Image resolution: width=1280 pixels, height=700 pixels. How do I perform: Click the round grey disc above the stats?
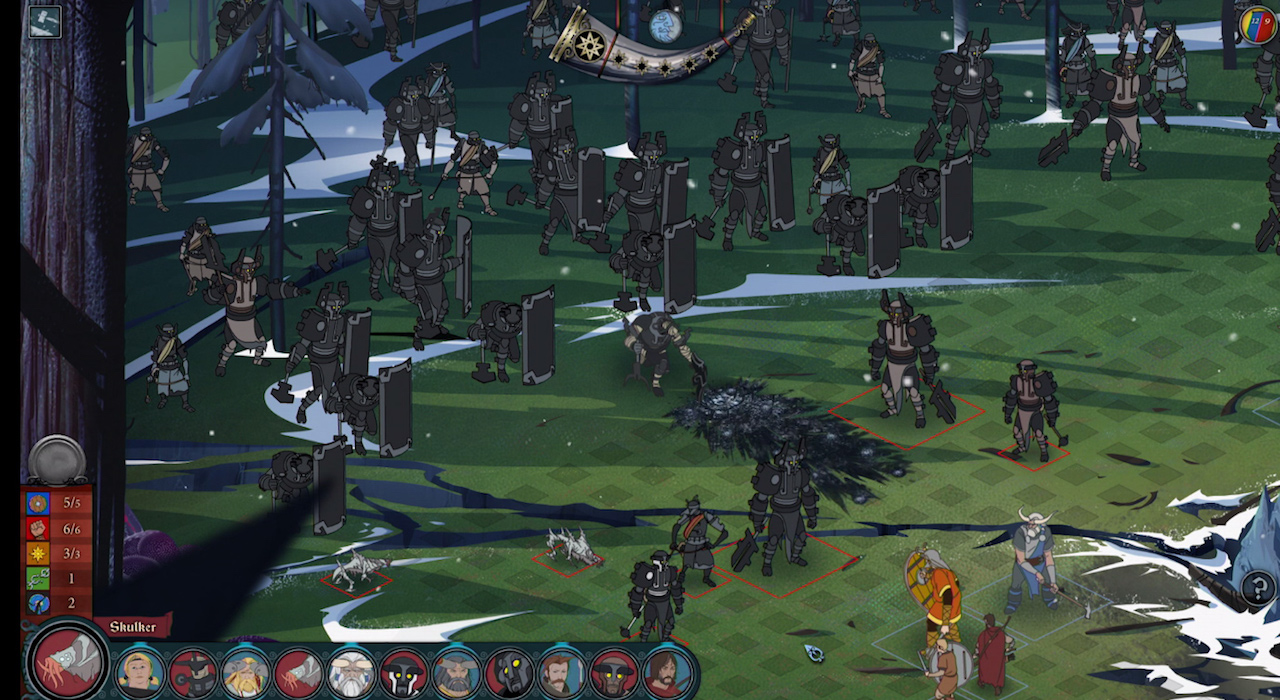[56, 459]
